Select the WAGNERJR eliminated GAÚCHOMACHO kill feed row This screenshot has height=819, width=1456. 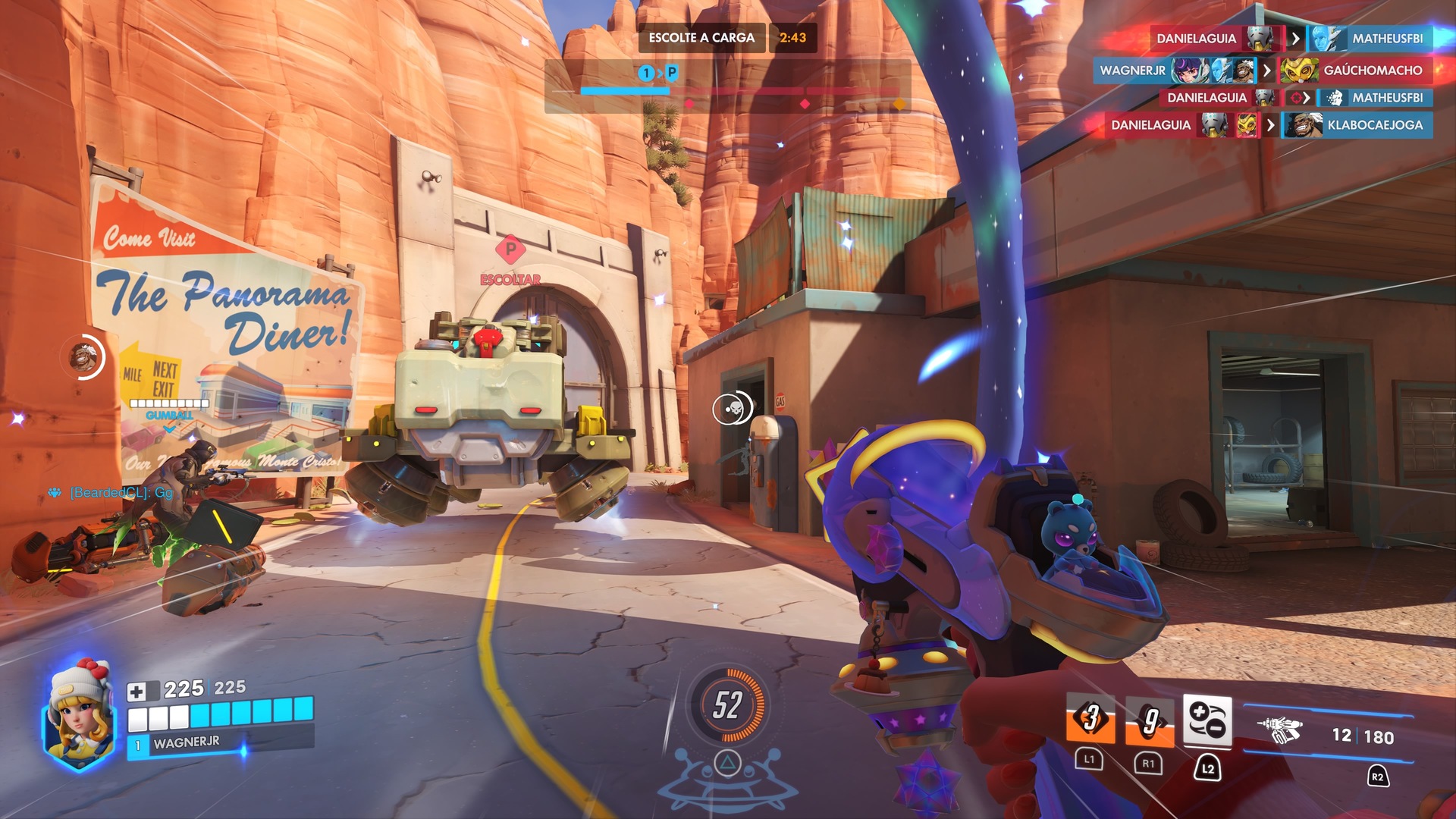pyautogui.click(x=1261, y=71)
